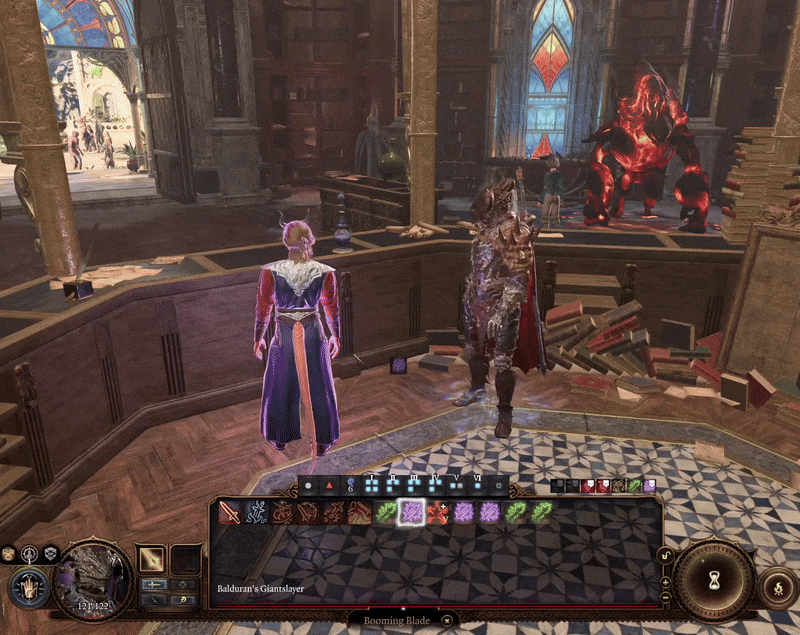Show level I spell slot filter
The width and height of the screenshot is (800, 635).
tap(372, 486)
